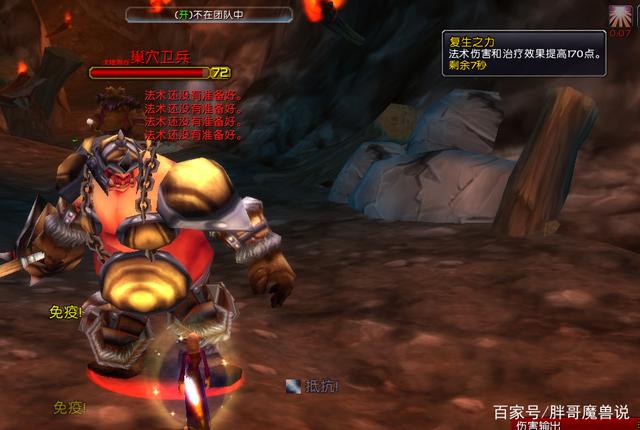Screen dimensions: 640x430
Task: Select the 复生之力 buff icon
Action: pos(620,15)
